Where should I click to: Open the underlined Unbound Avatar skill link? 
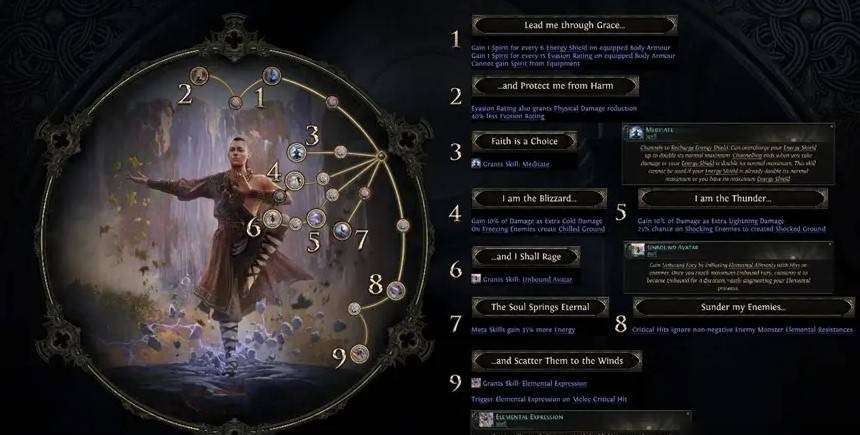point(548,277)
